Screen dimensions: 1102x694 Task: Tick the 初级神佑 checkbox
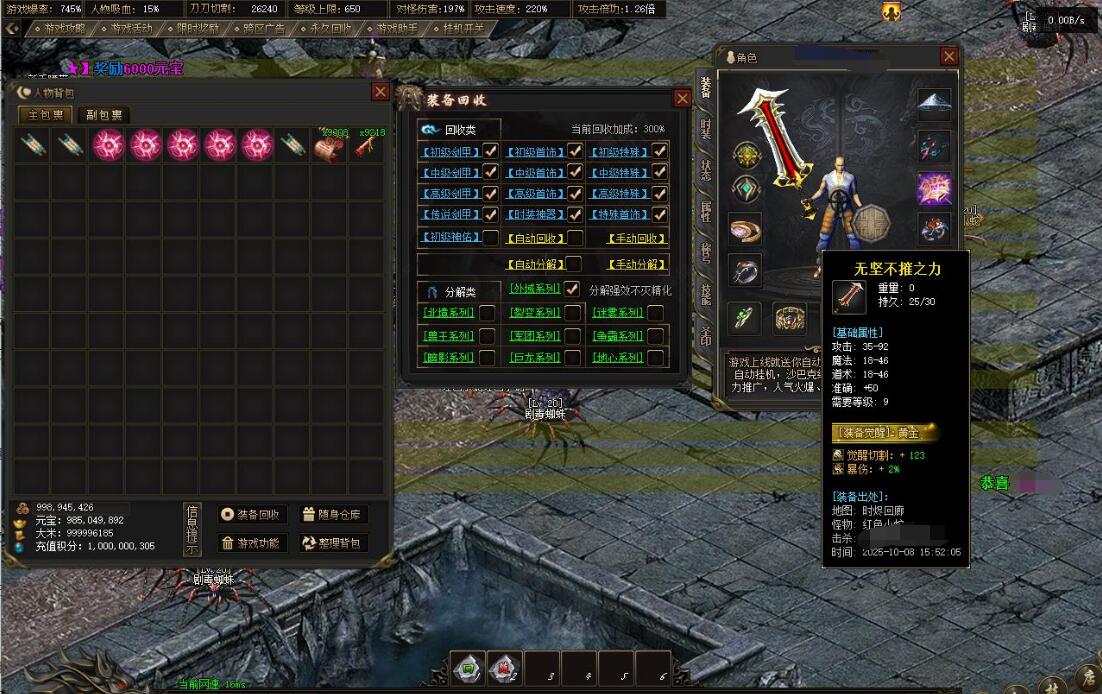pos(490,238)
